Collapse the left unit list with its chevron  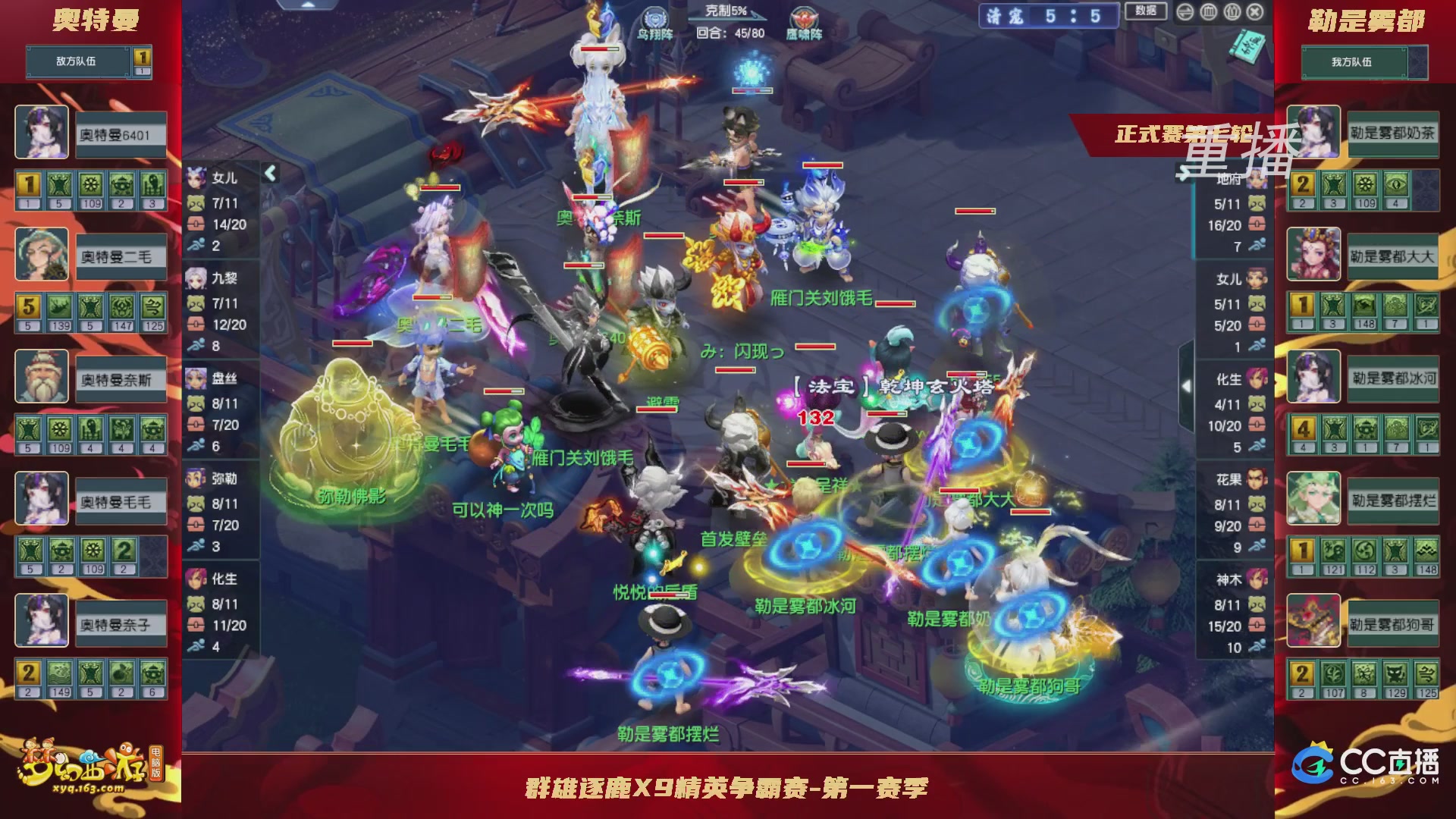[x=269, y=173]
